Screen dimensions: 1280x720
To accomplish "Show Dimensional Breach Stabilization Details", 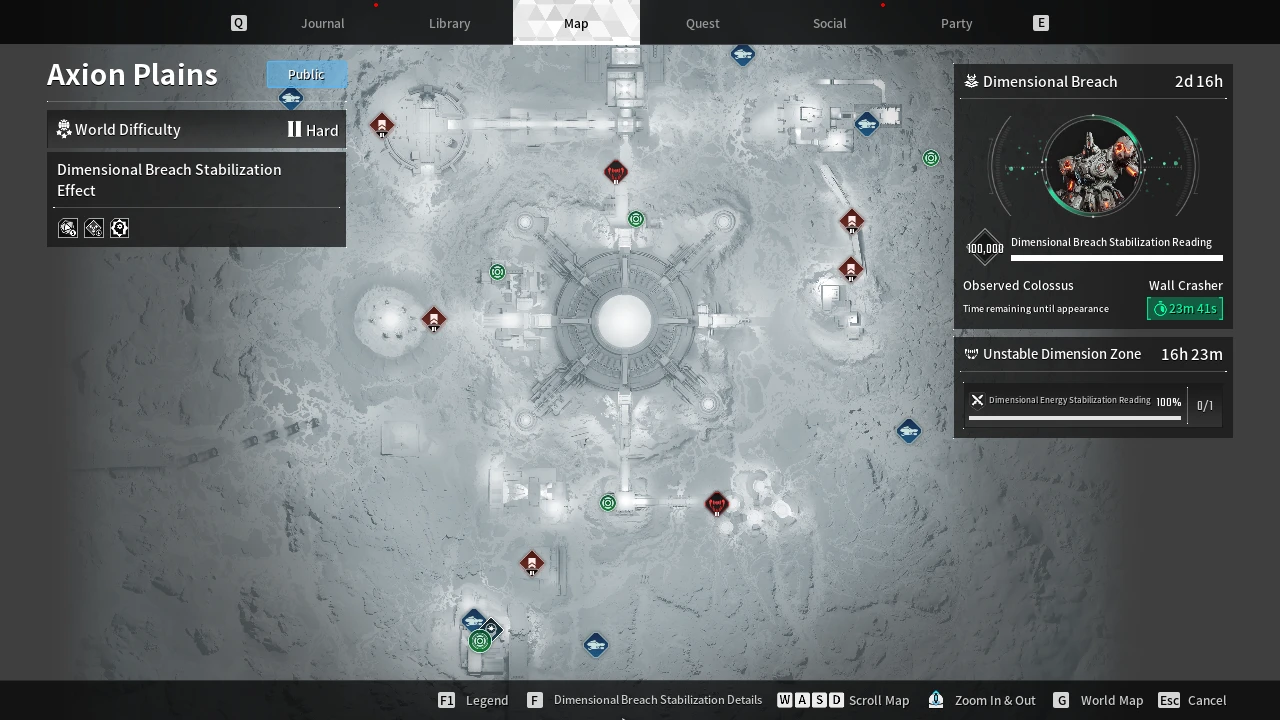I will tap(645, 700).
